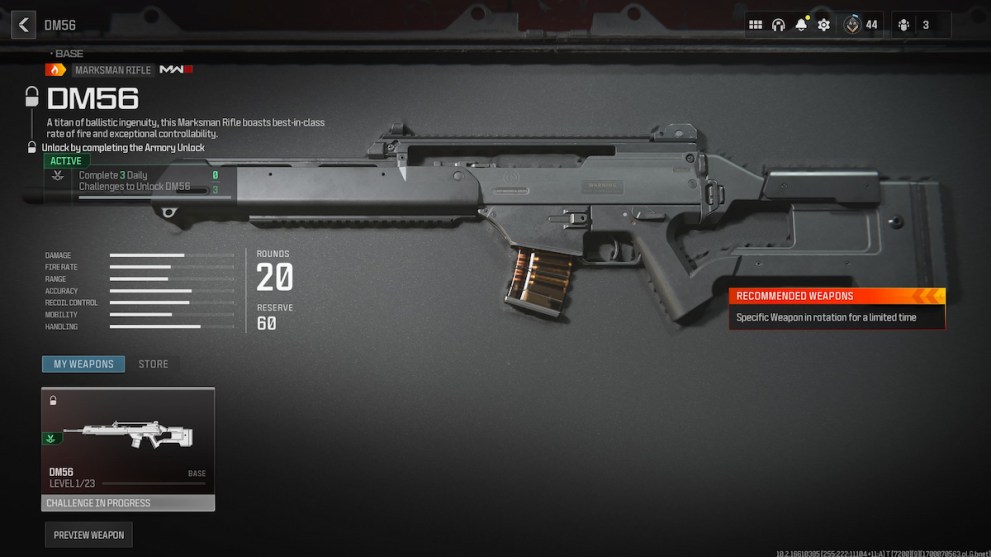The width and height of the screenshot is (991, 557).
Task: Click the Preview Weapon button
Action: [89, 535]
